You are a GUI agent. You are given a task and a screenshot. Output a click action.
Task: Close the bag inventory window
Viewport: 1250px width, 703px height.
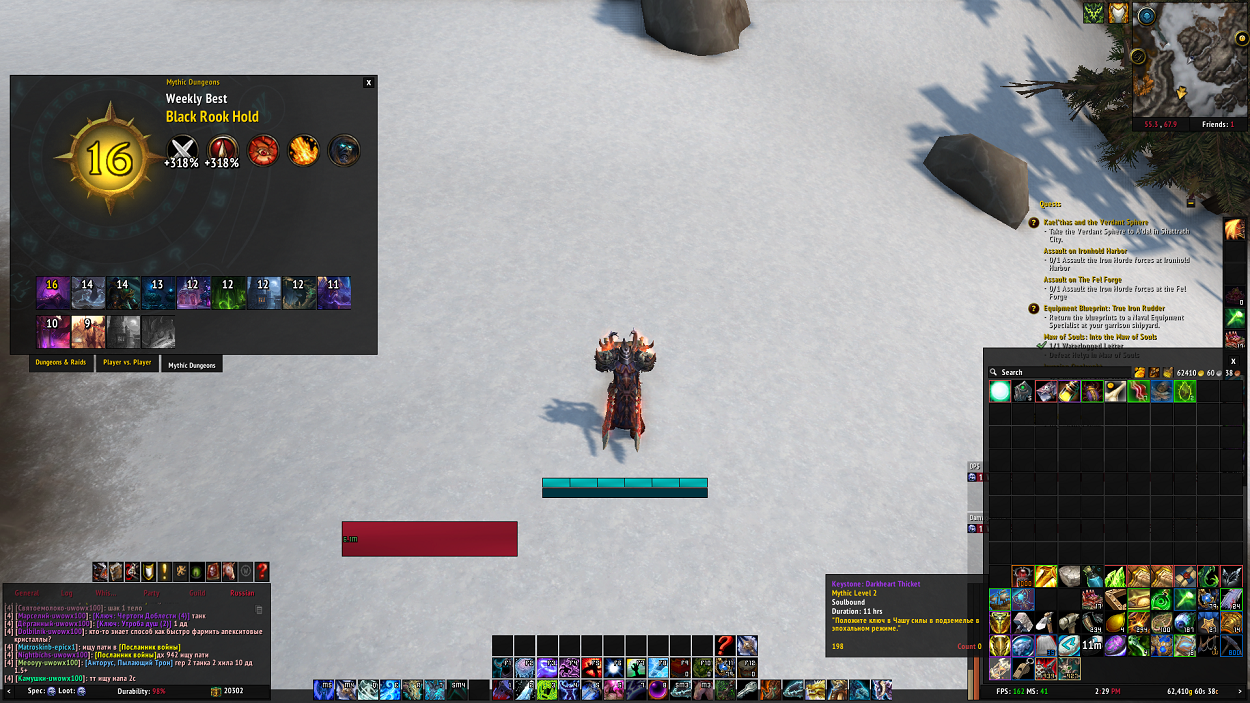click(x=1233, y=361)
